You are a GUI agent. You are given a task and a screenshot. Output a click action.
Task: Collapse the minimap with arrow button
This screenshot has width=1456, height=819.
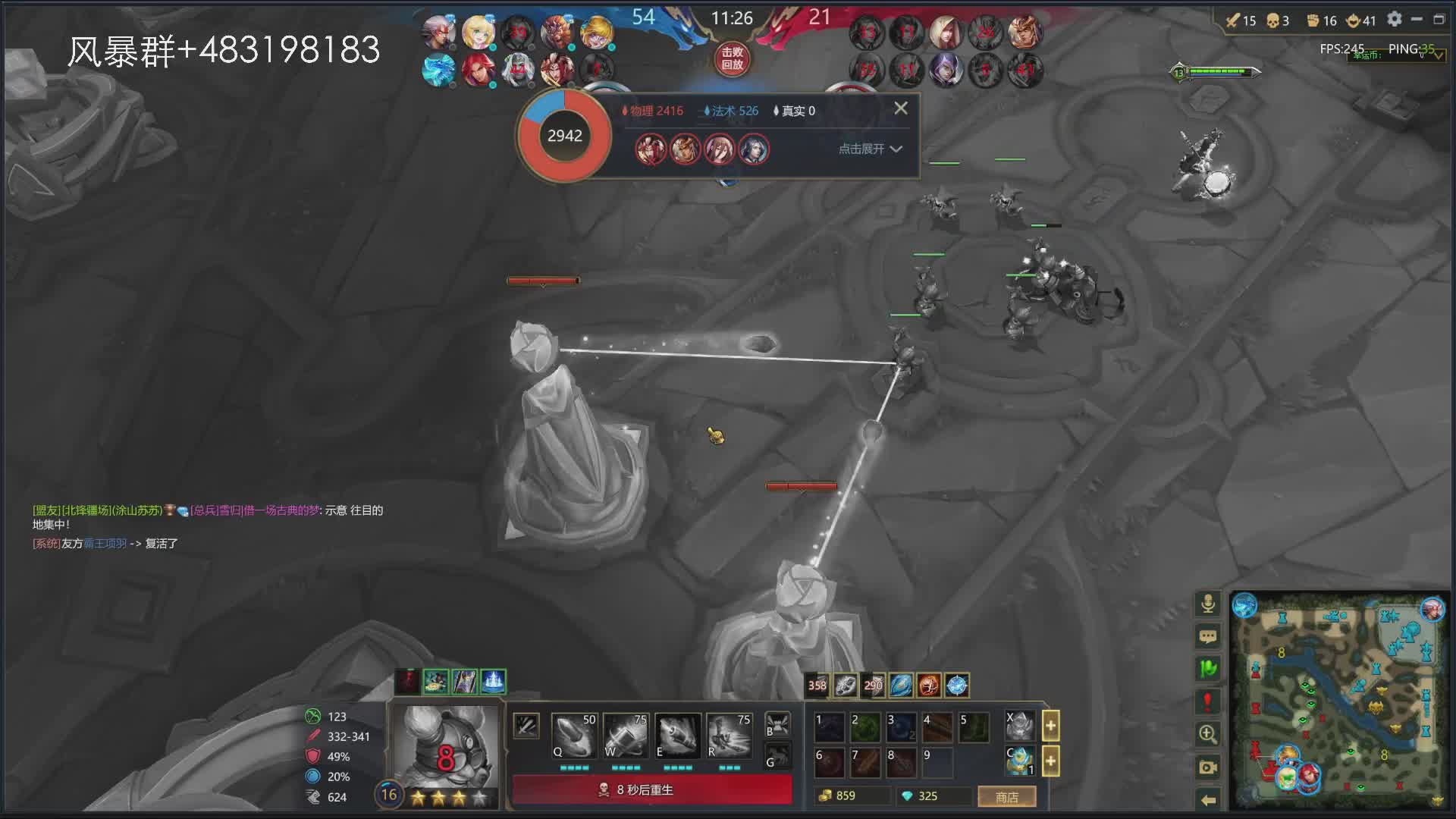[x=1208, y=799]
